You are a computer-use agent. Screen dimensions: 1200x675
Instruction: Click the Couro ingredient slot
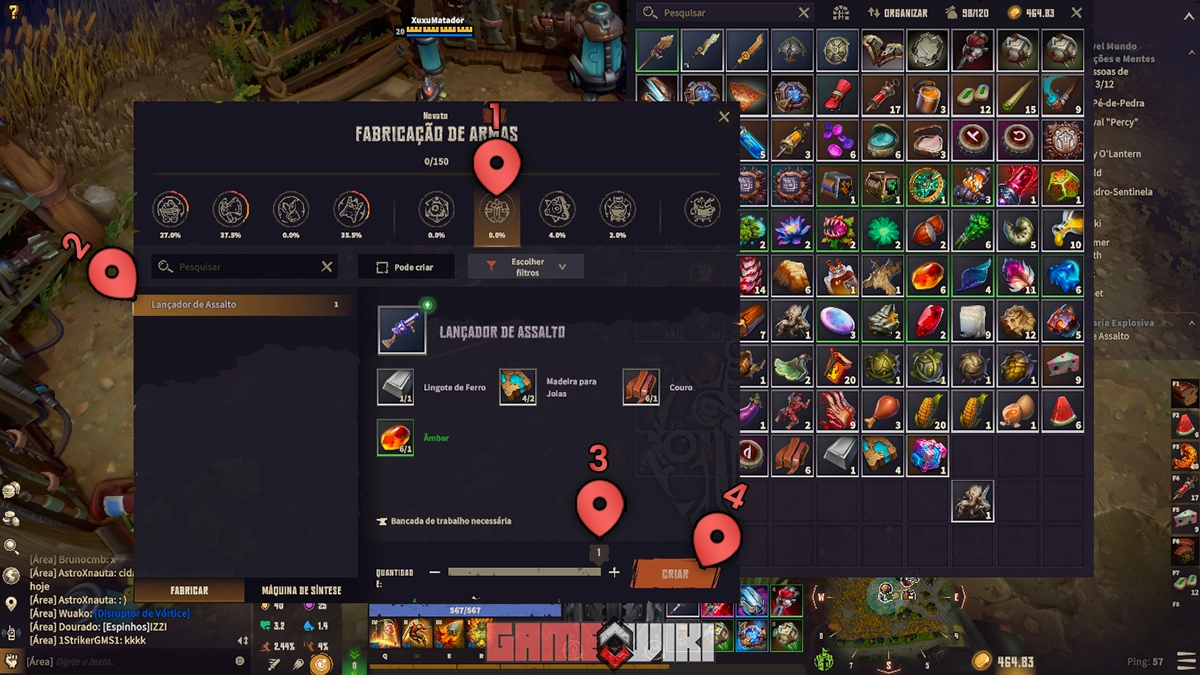pyautogui.click(x=641, y=387)
